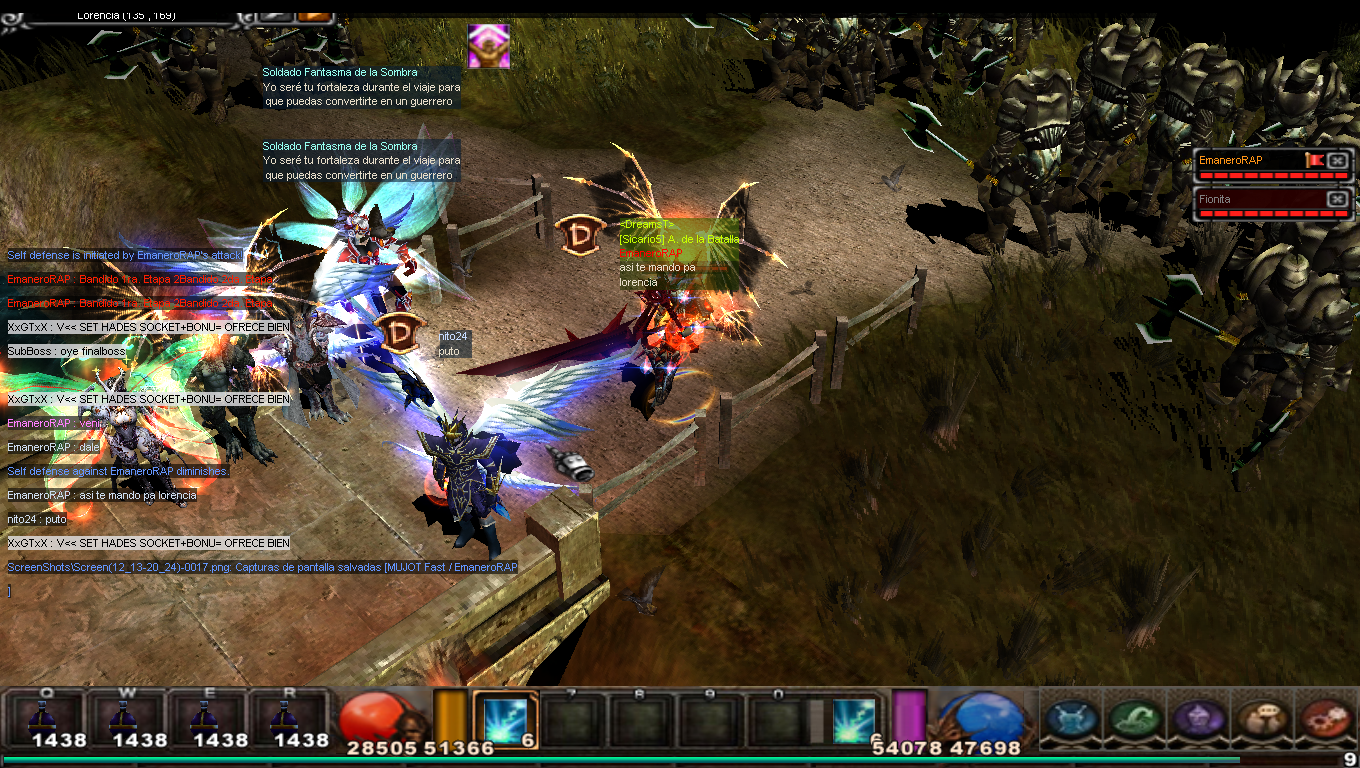
Task: Open the red gear settings button
Action: pos(1323,719)
